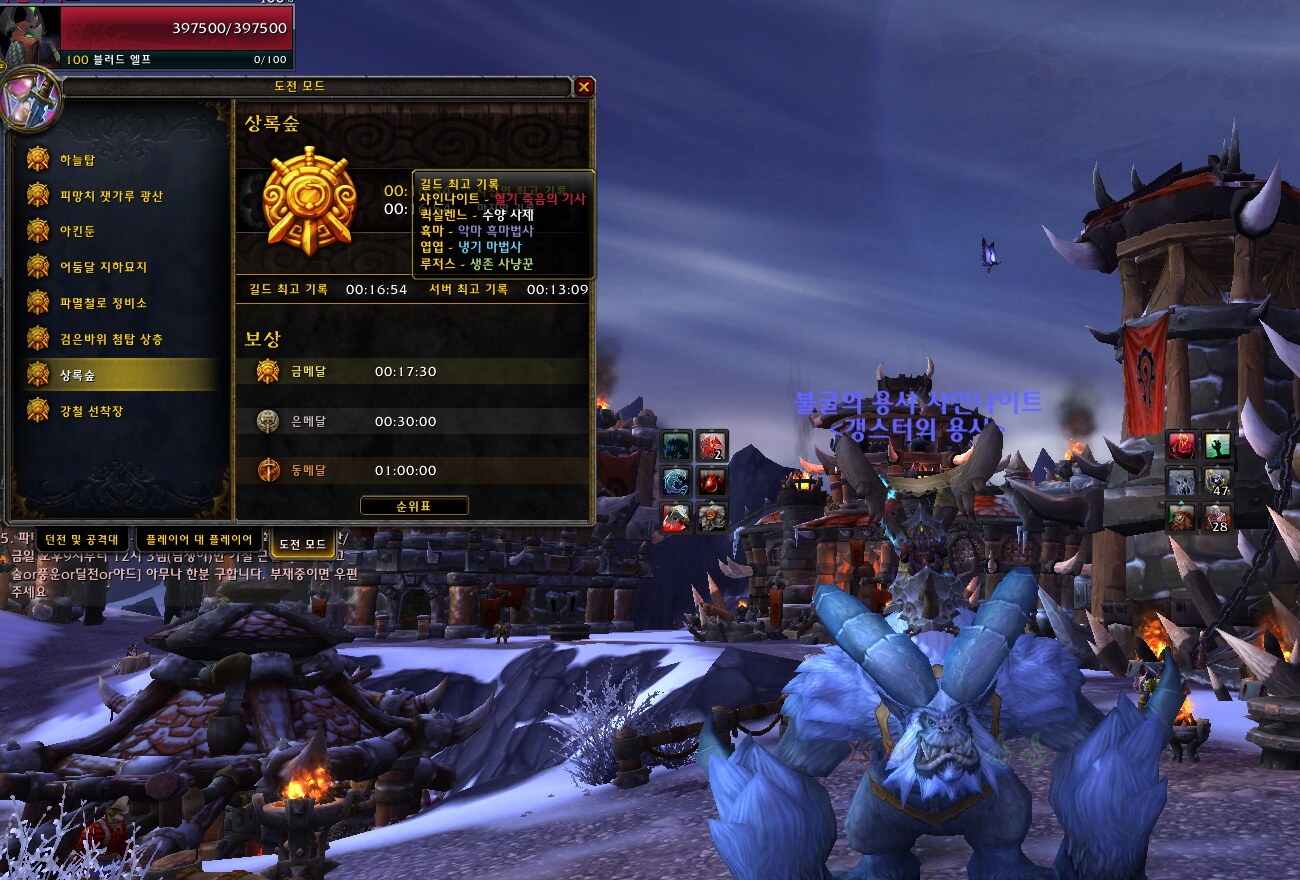This screenshot has height=880, width=1300.
Task: Use the ability icon with count 28
Action: pyautogui.click(x=1216, y=517)
